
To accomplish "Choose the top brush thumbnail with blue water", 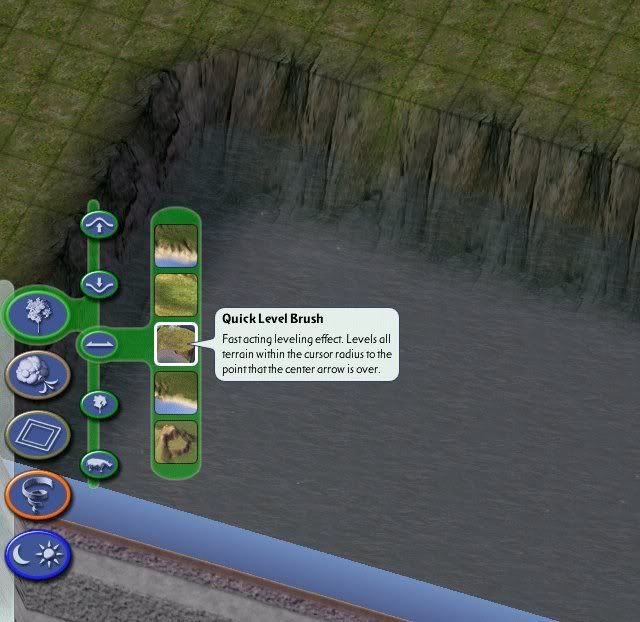I will (176, 246).
